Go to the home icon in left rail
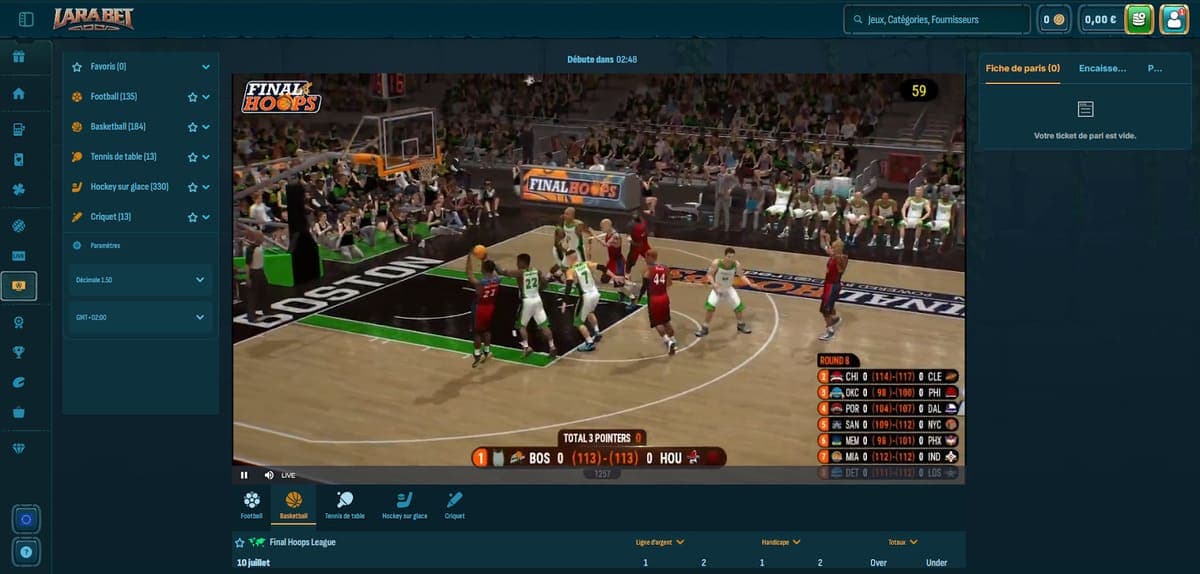This screenshot has width=1200, height=574. 18,94
